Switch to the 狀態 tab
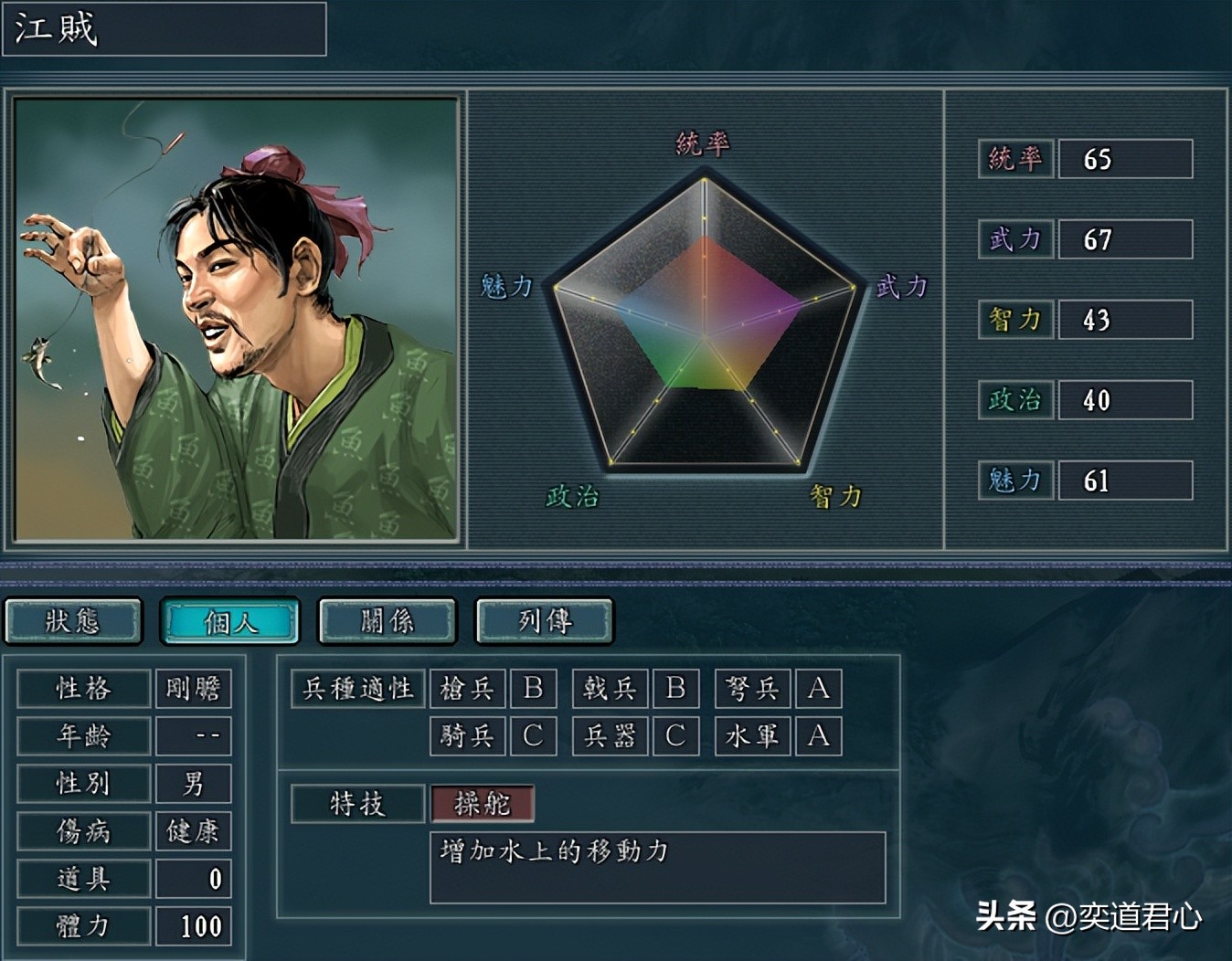The image size is (1232, 961). (x=73, y=621)
